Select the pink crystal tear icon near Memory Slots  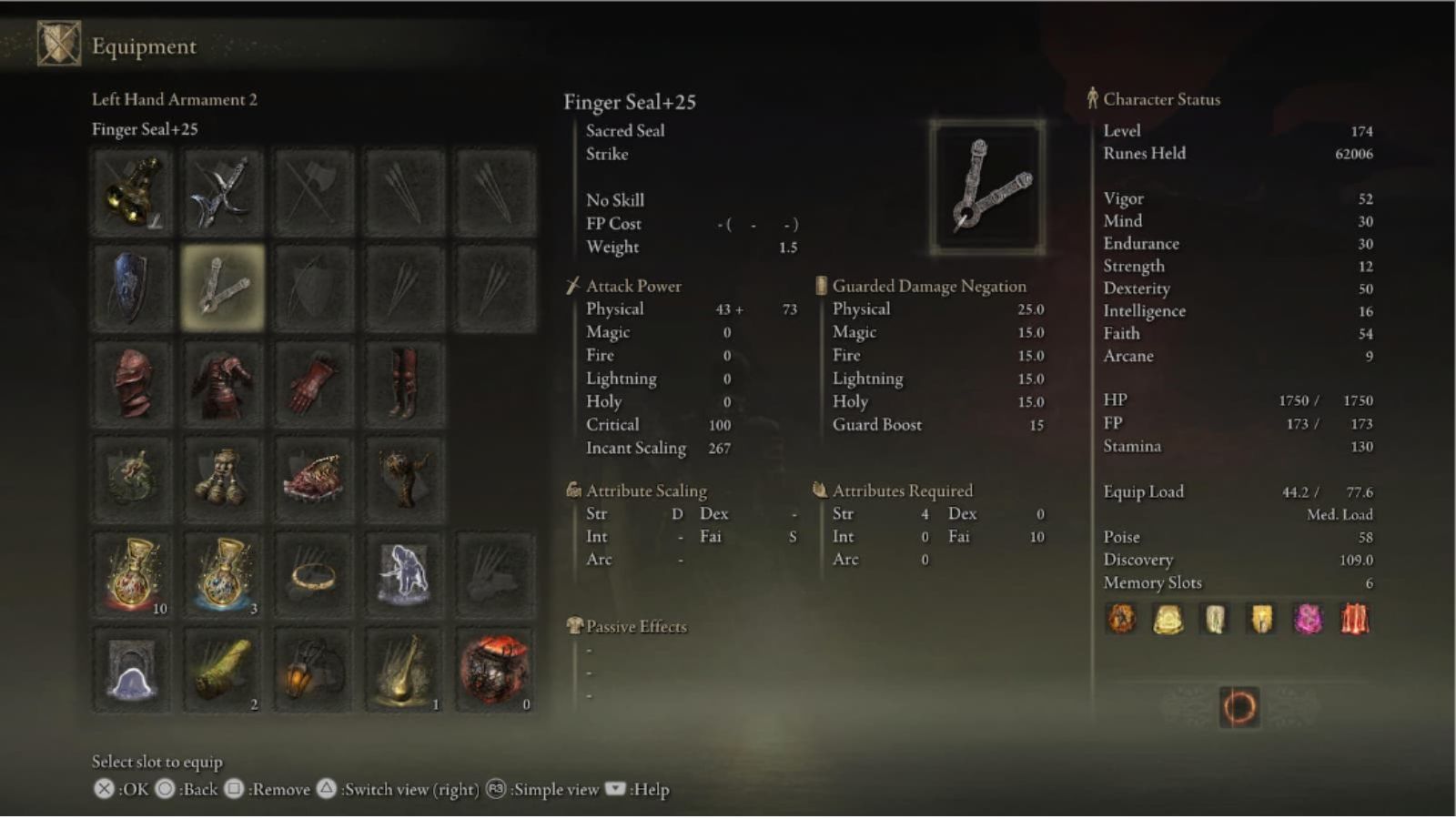click(1309, 618)
